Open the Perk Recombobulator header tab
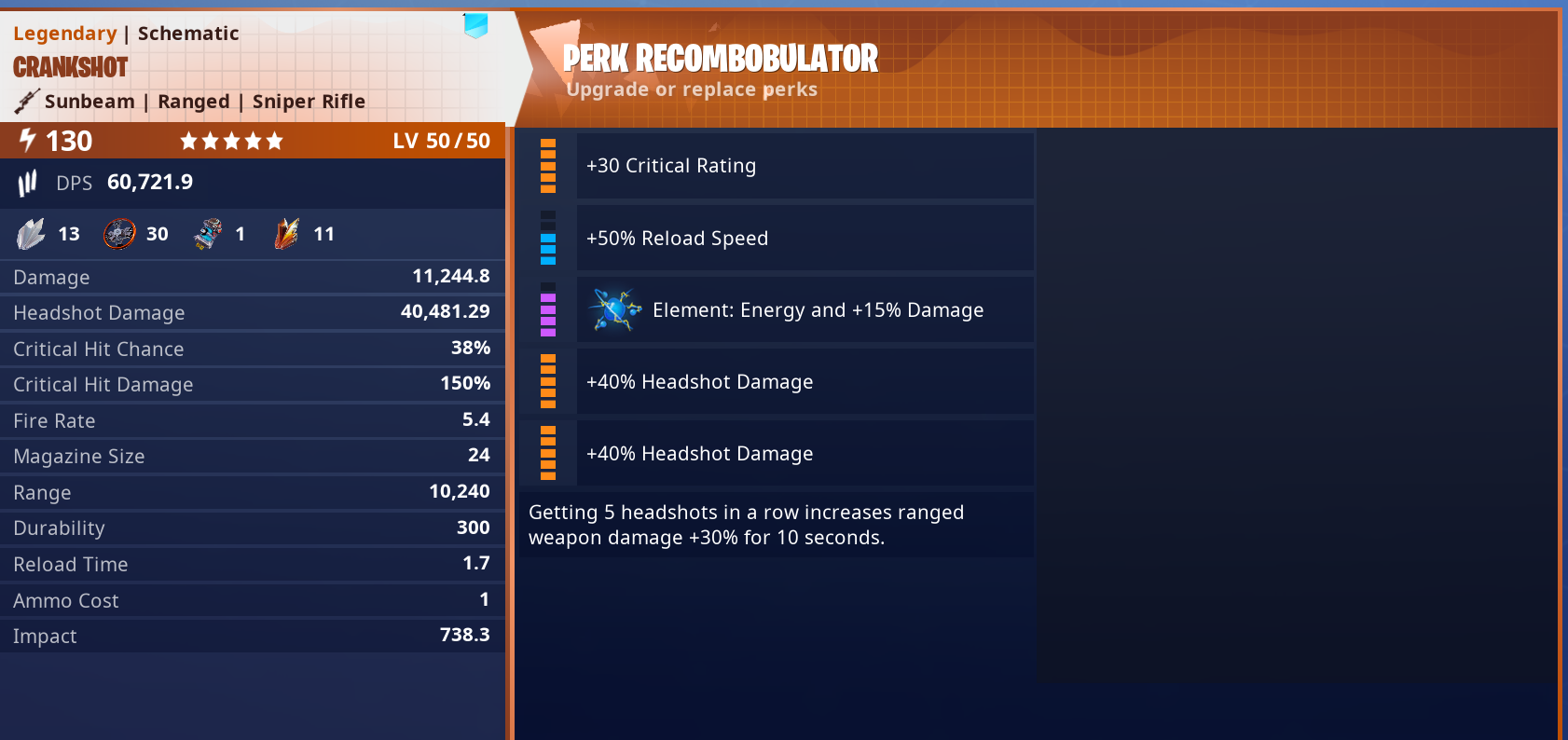This screenshot has width=1568, height=740. point(722,58)
